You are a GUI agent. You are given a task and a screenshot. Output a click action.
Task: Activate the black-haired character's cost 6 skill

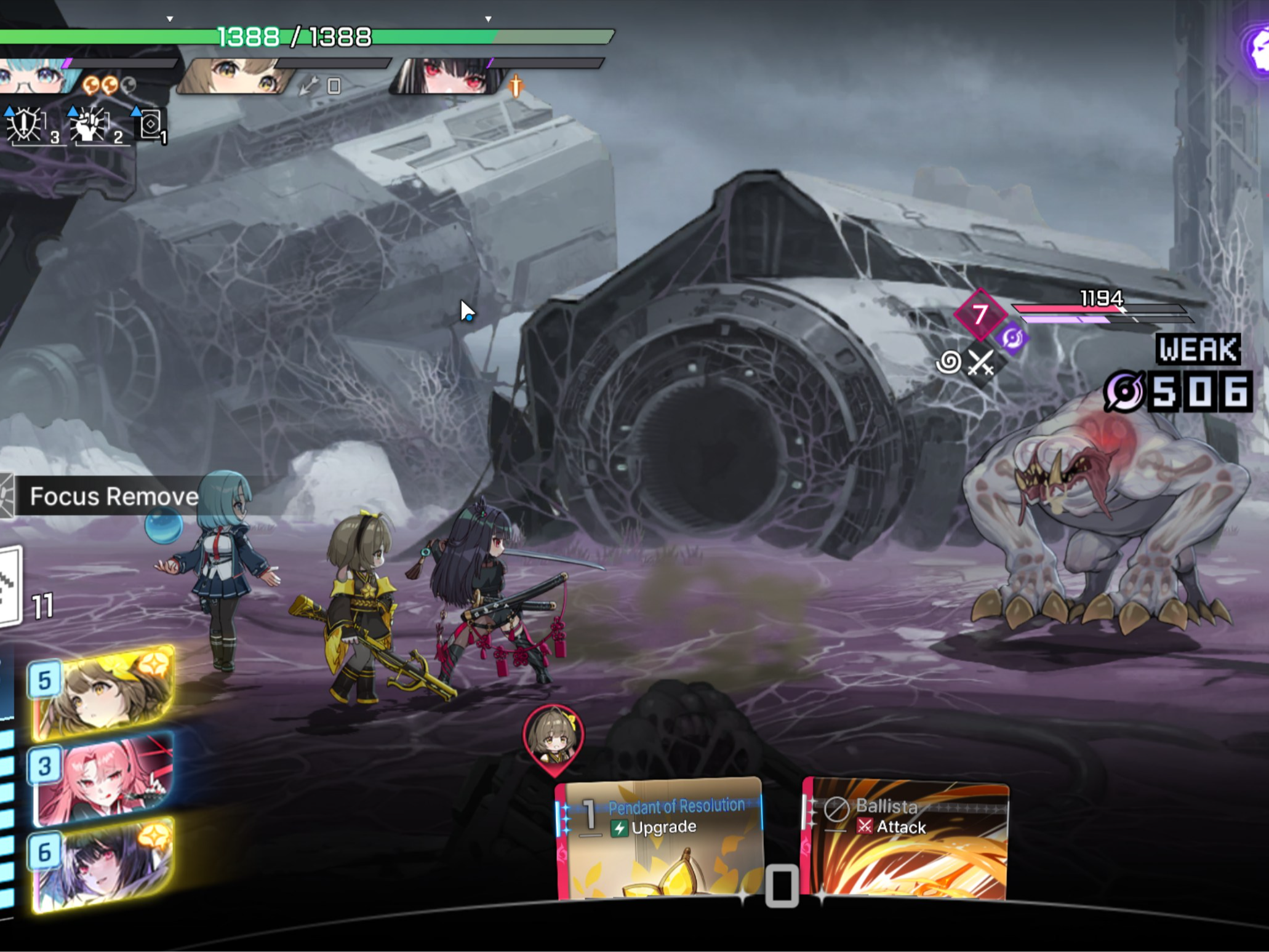tap(103, 865)
